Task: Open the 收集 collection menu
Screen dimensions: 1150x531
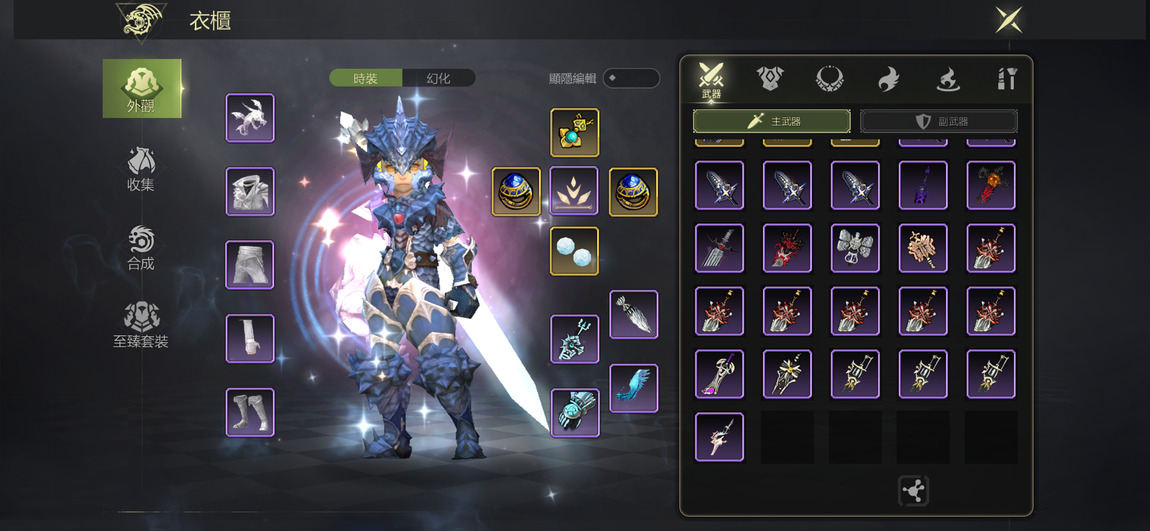Action: click(141, 168)
